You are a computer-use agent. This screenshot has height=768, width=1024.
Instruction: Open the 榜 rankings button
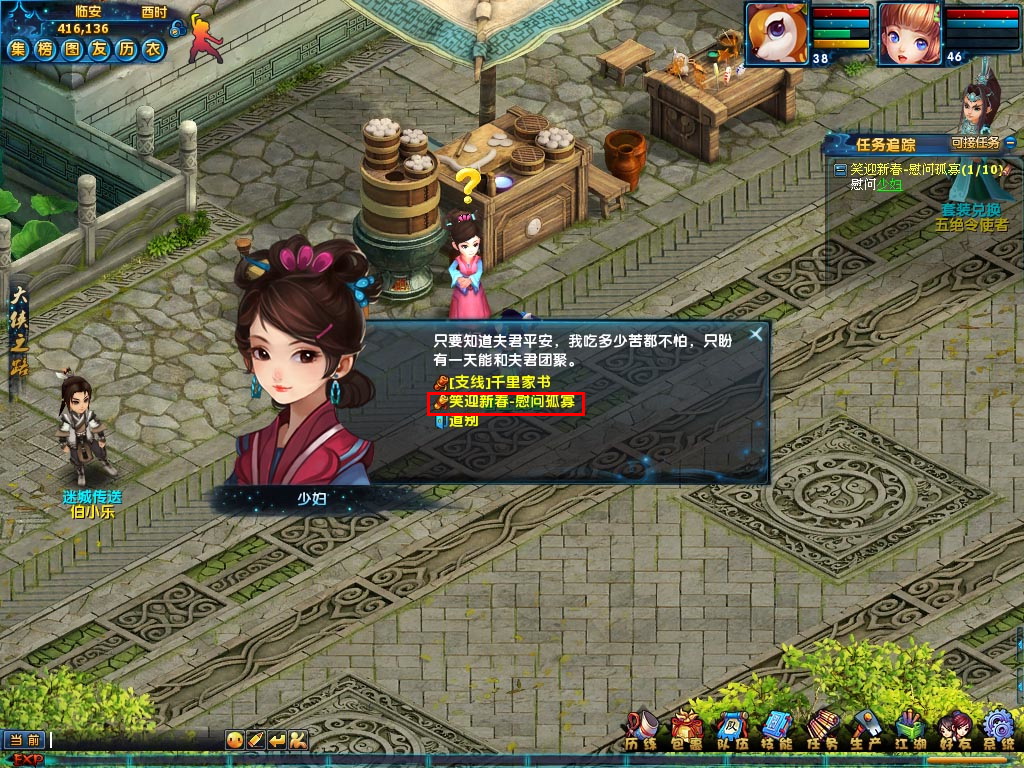click(45, 49)
